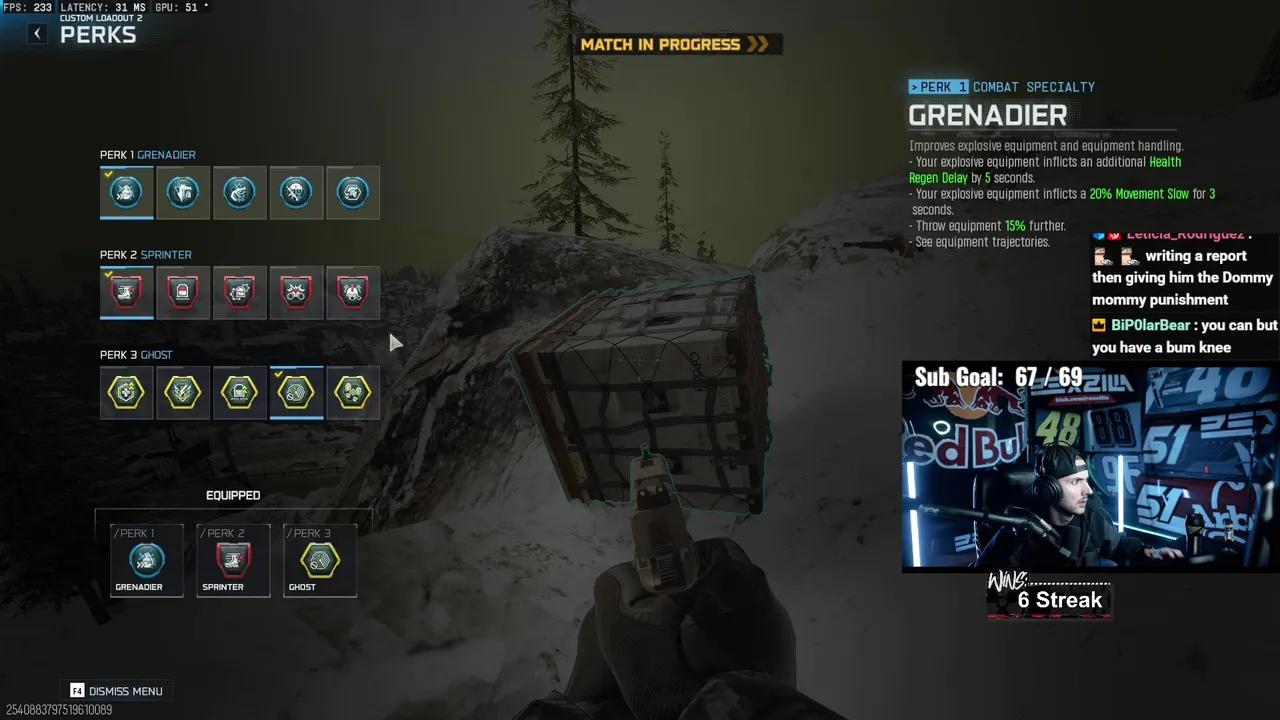This screenshot has height=720, width=1280.
Task: Choose the yellow crate-with-arrow perk icon
Action: [x=239, y=392]
